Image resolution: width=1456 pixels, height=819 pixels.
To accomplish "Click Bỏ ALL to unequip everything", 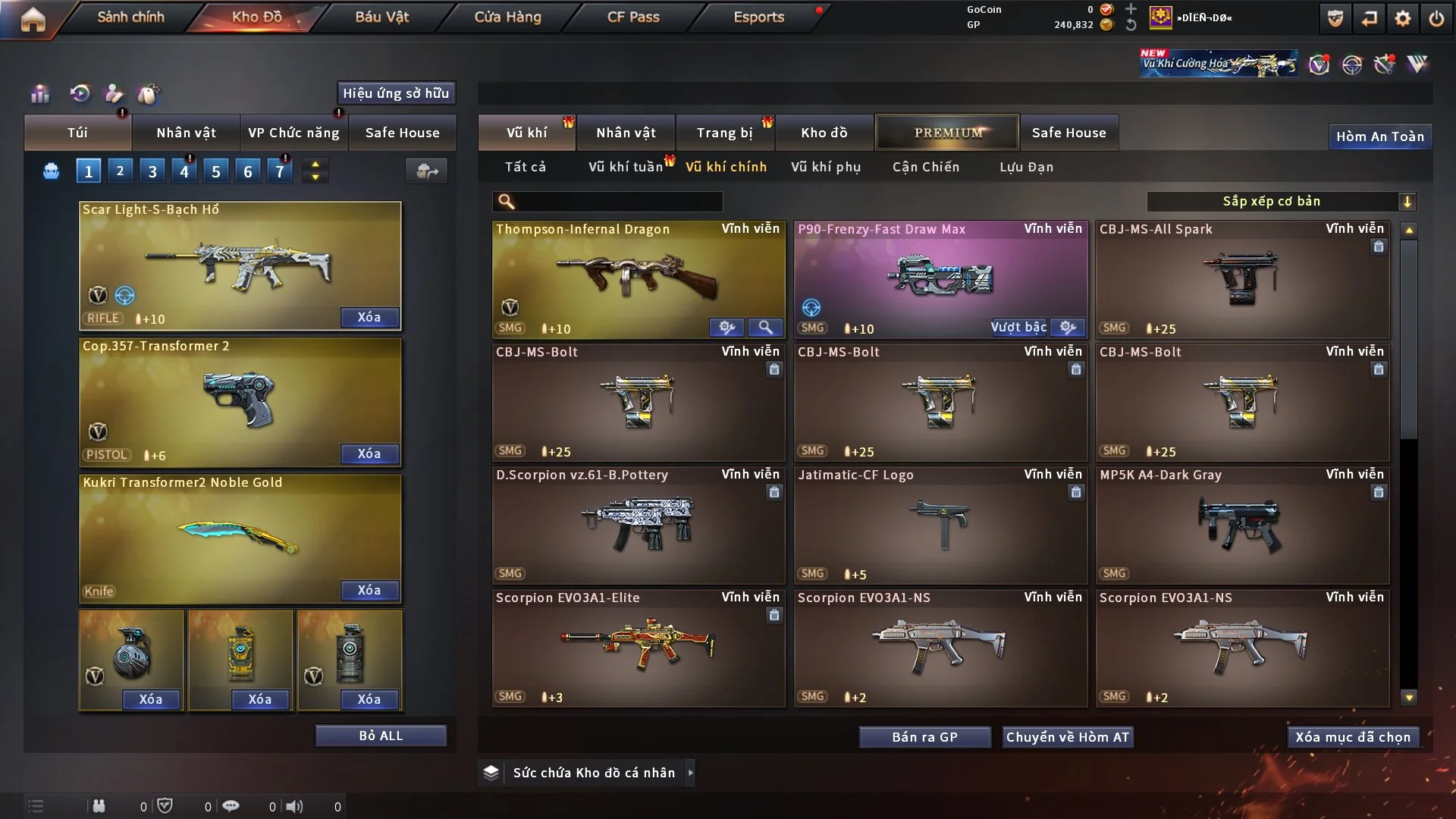I will point(381,736).
